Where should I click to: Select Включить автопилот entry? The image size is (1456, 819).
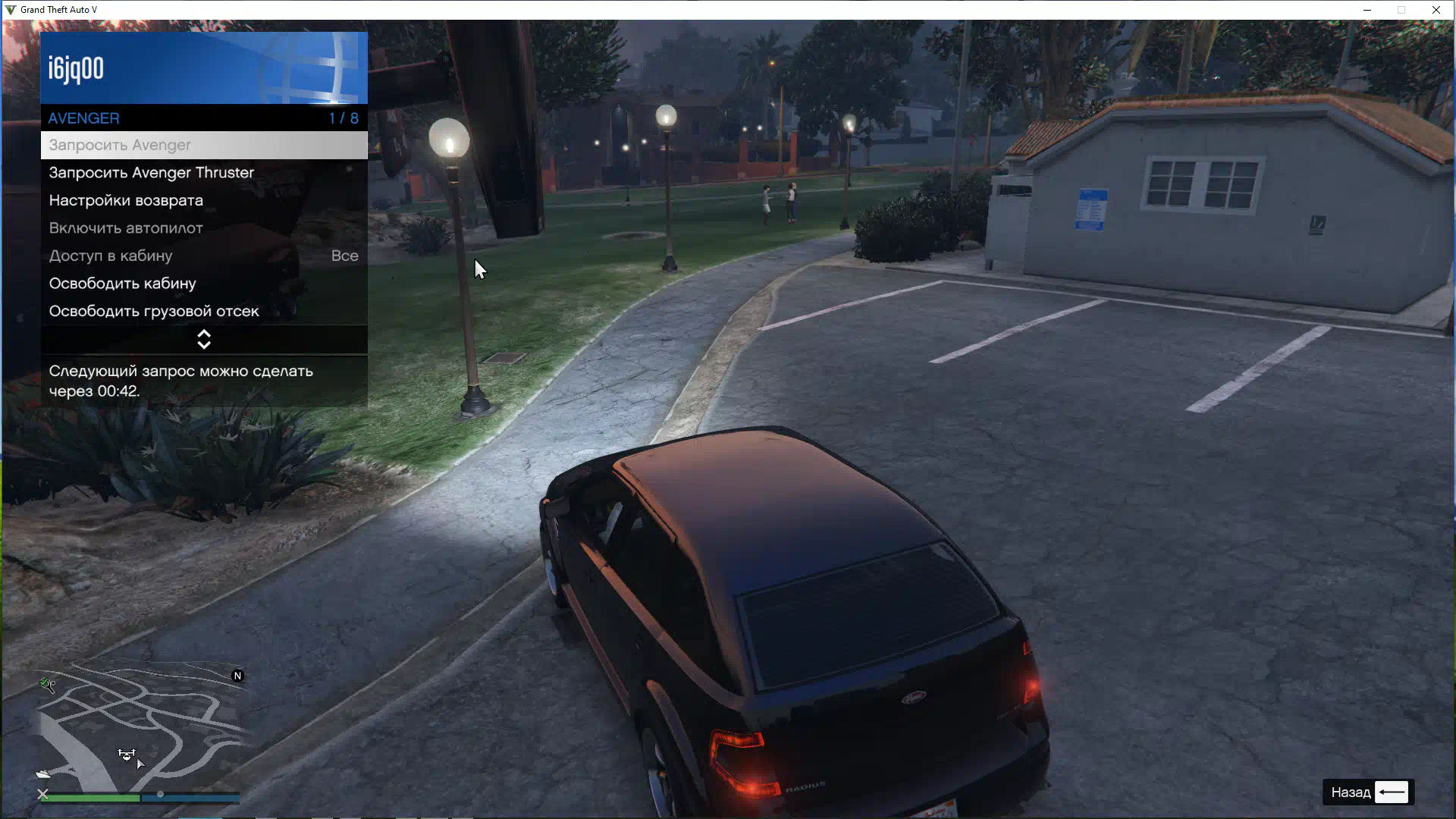pyautogui.click(x=203, y=228)
